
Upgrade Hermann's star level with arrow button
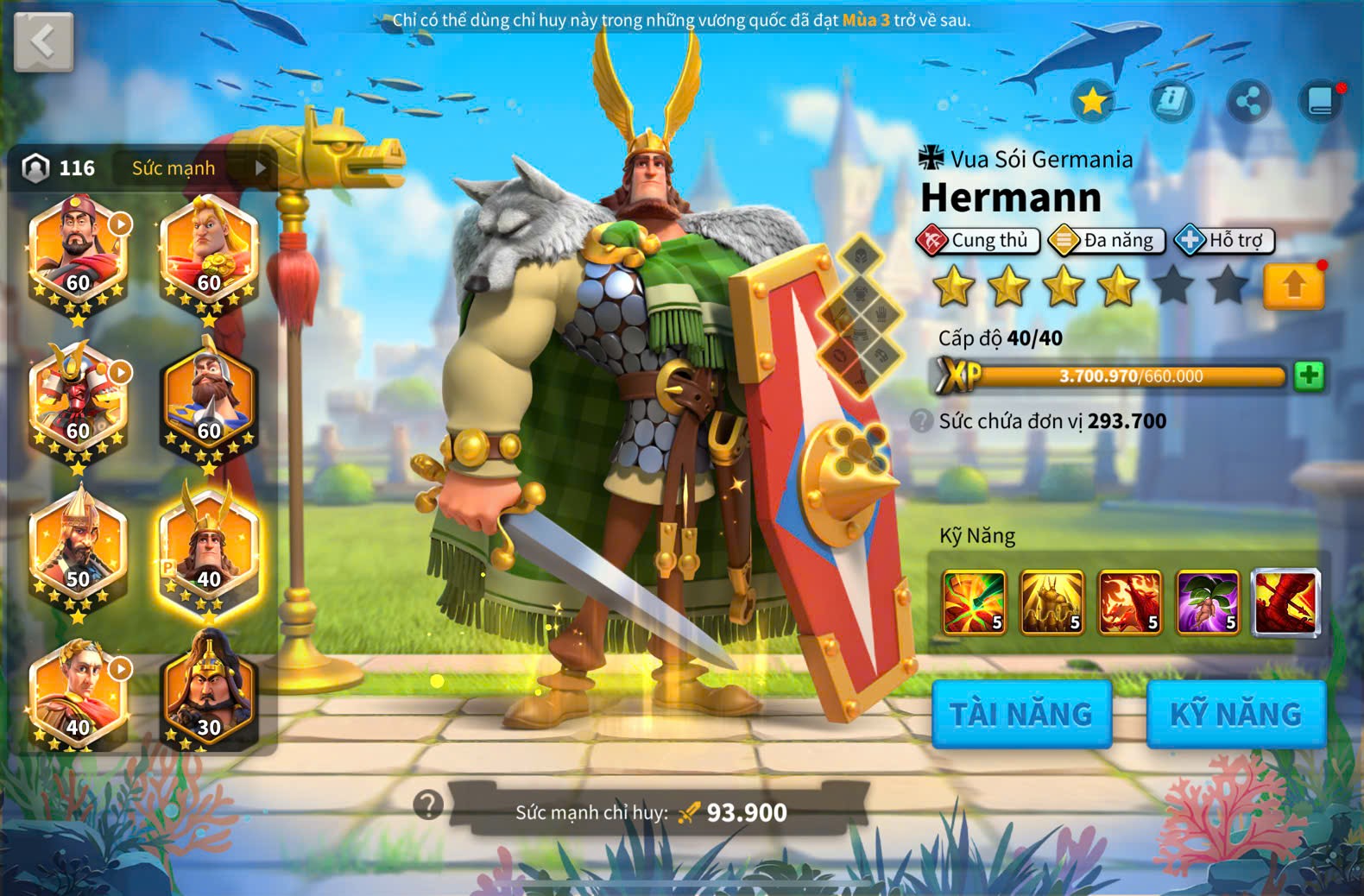tap(1293, 286)
